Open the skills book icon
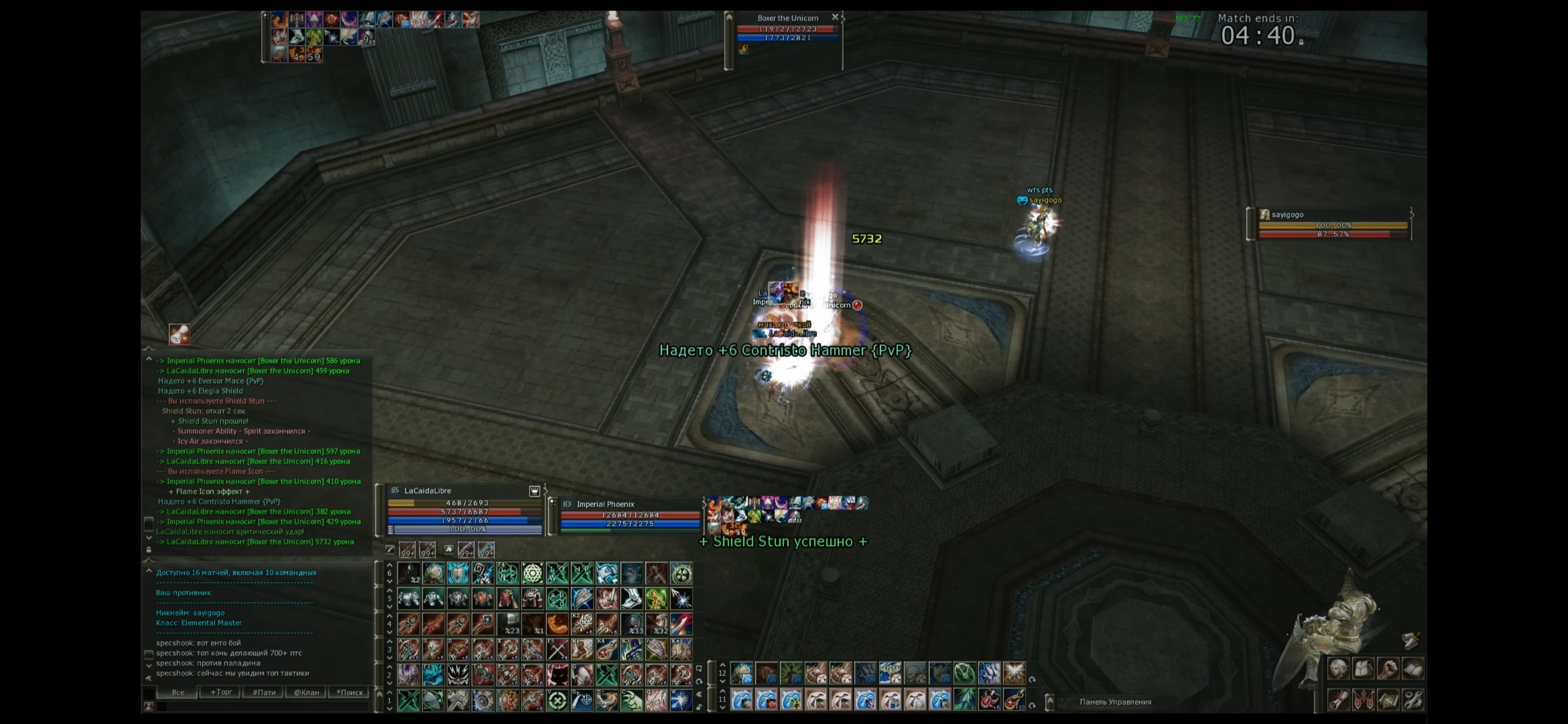This screenshot has width=1568, height=724. point(1413,668)
